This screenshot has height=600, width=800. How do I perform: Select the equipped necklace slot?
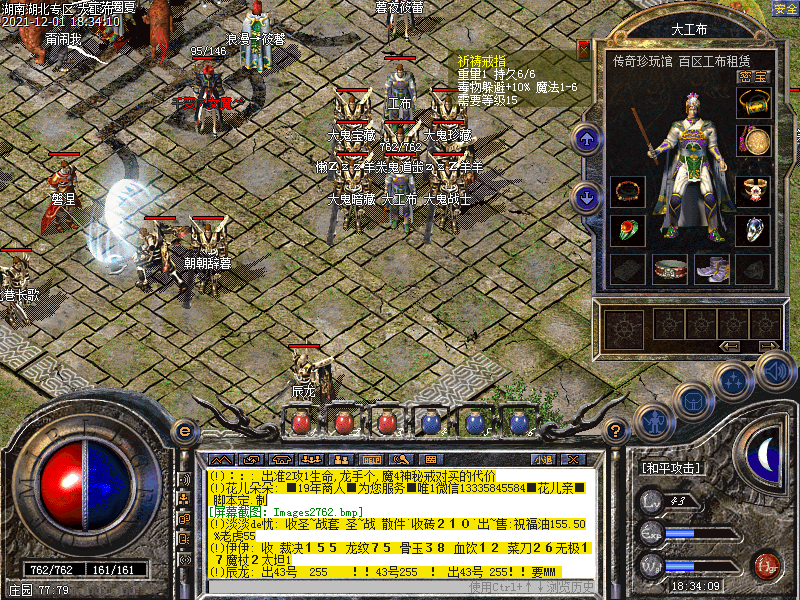[x=753, y=102]
